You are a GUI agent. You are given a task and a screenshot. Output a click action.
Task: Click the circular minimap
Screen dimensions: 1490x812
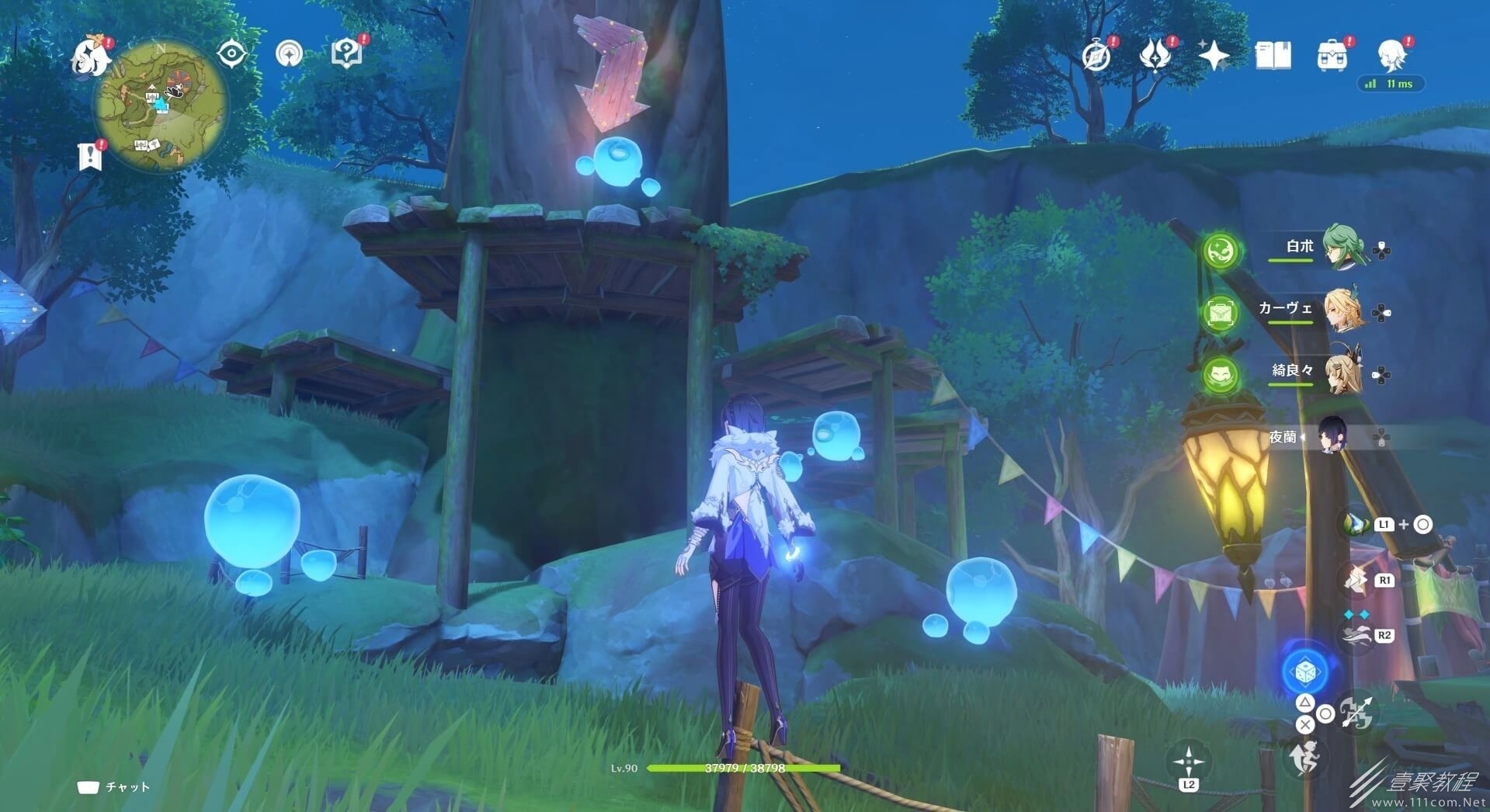pos(161,106)
